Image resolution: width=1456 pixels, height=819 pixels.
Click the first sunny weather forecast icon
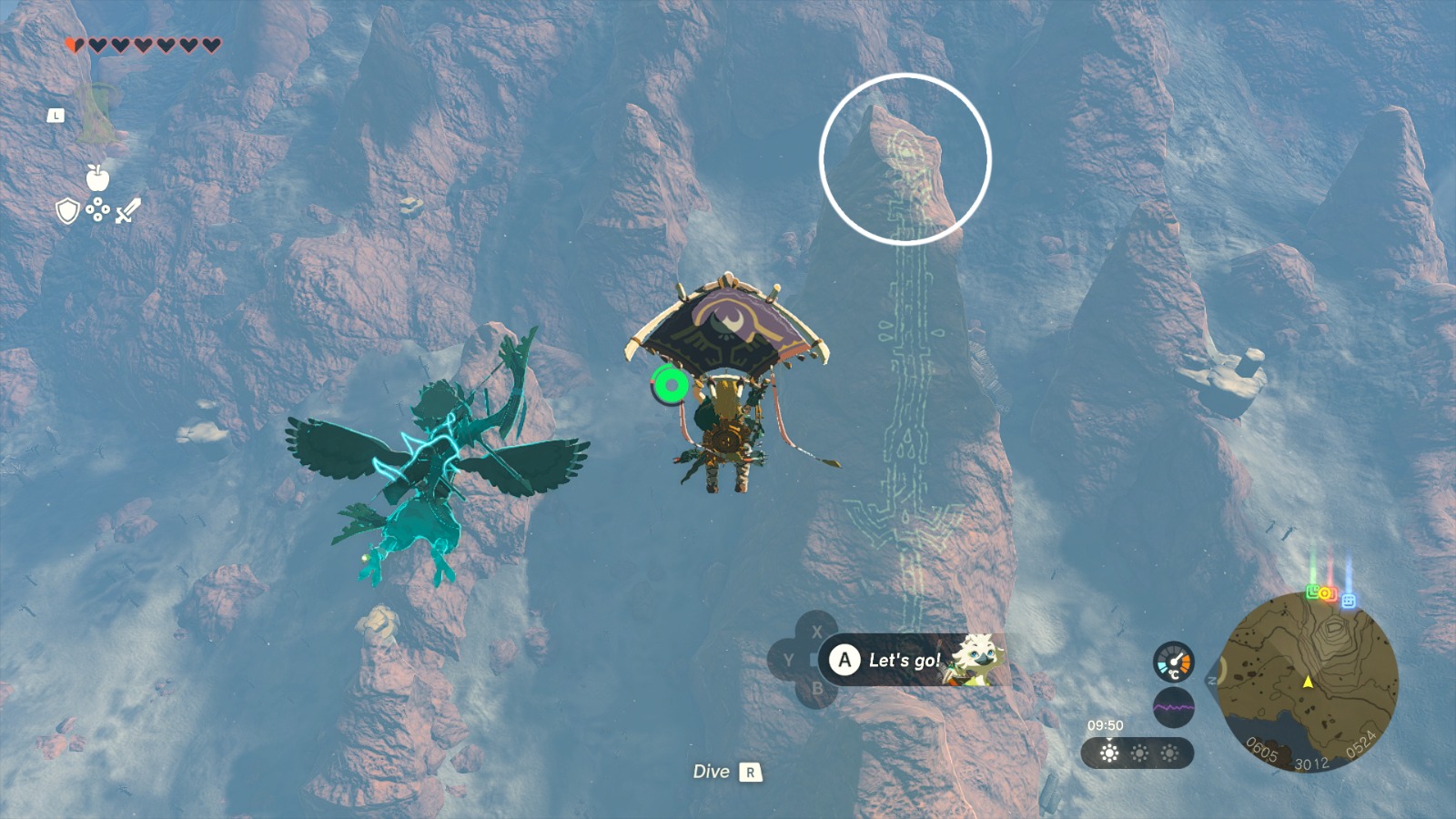(x=1108, y=753)
